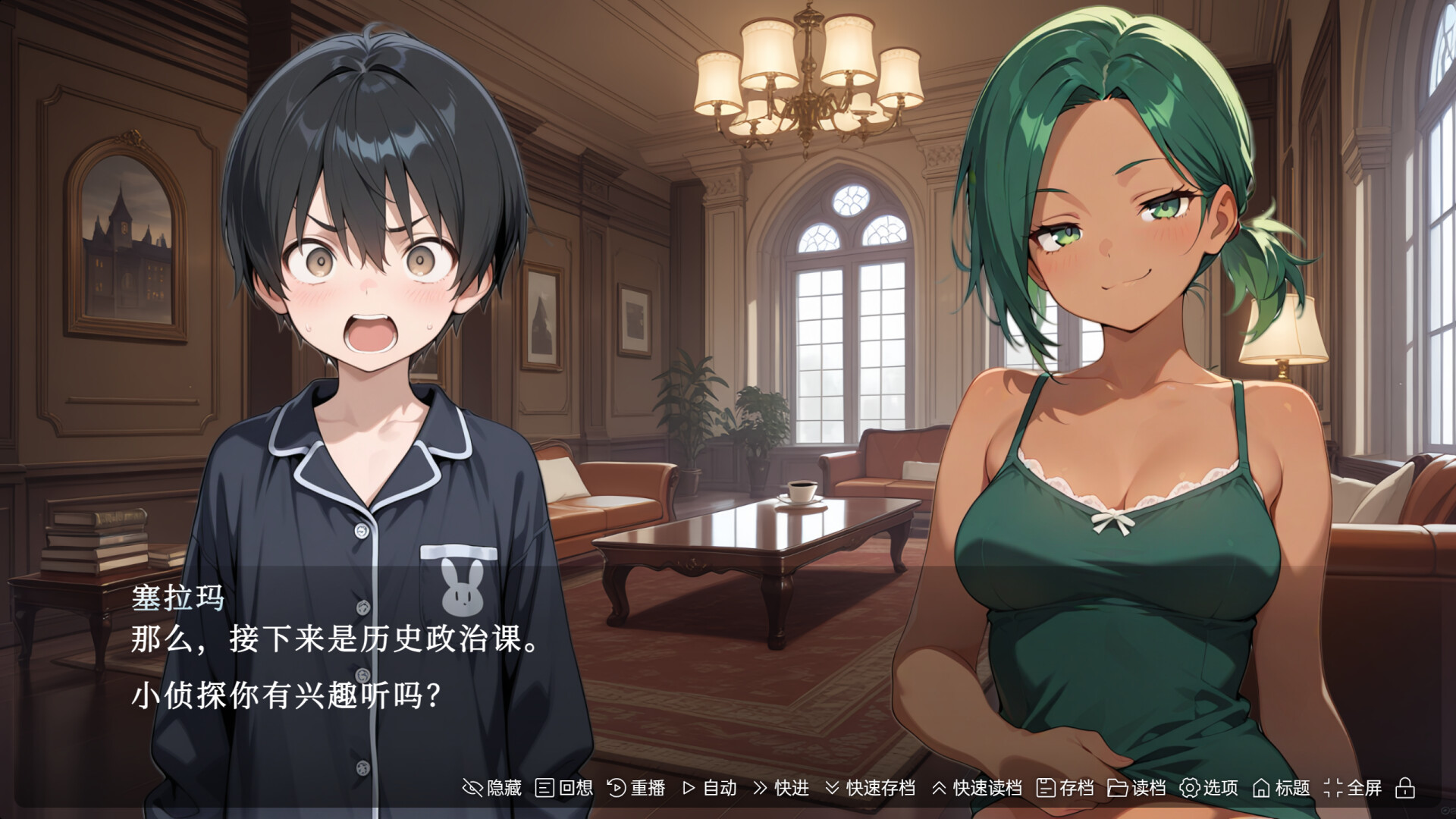Return to title via 标题

point(1282,788)
